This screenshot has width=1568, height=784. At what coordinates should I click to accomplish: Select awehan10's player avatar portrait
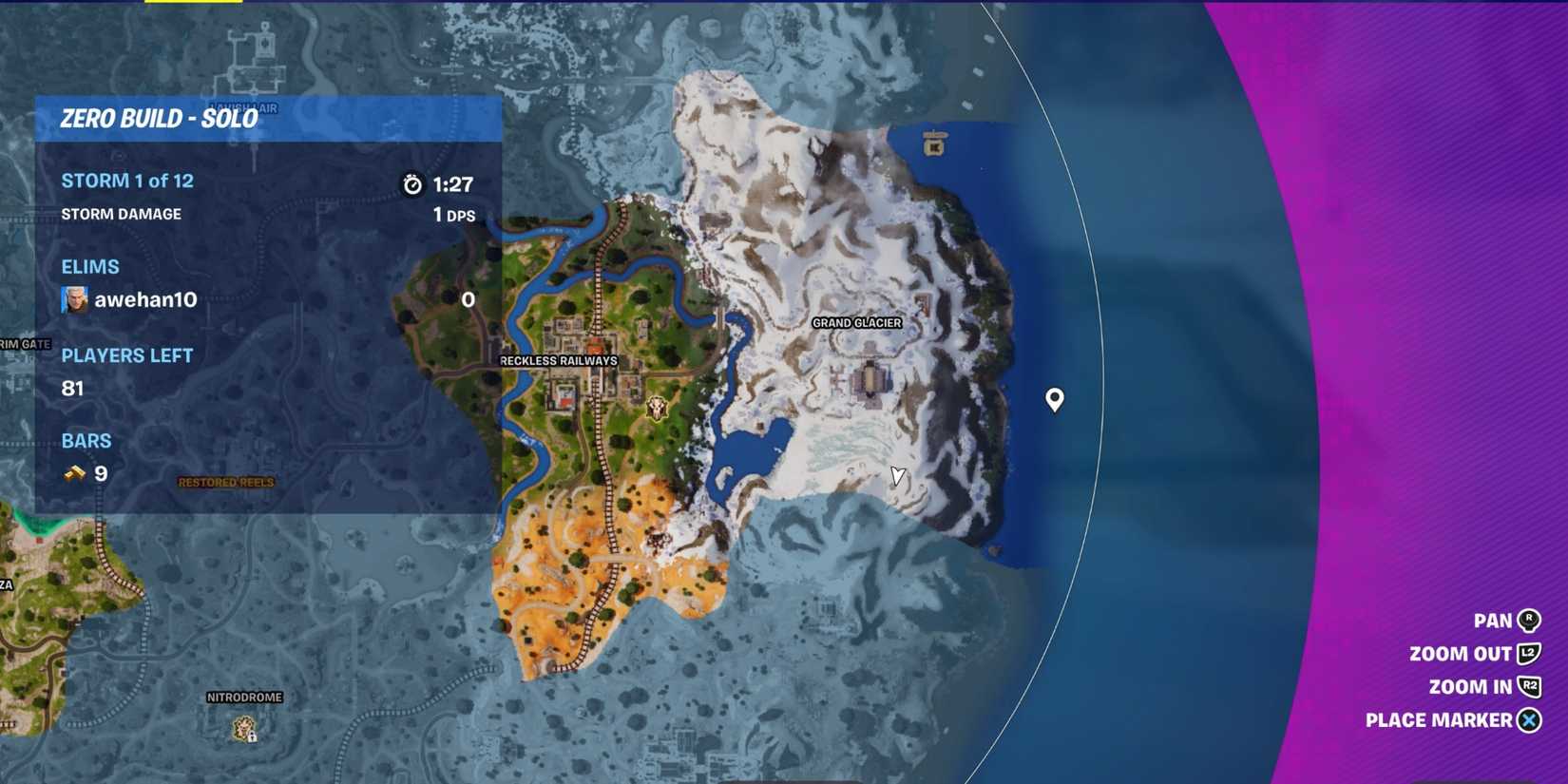[74, 300]
